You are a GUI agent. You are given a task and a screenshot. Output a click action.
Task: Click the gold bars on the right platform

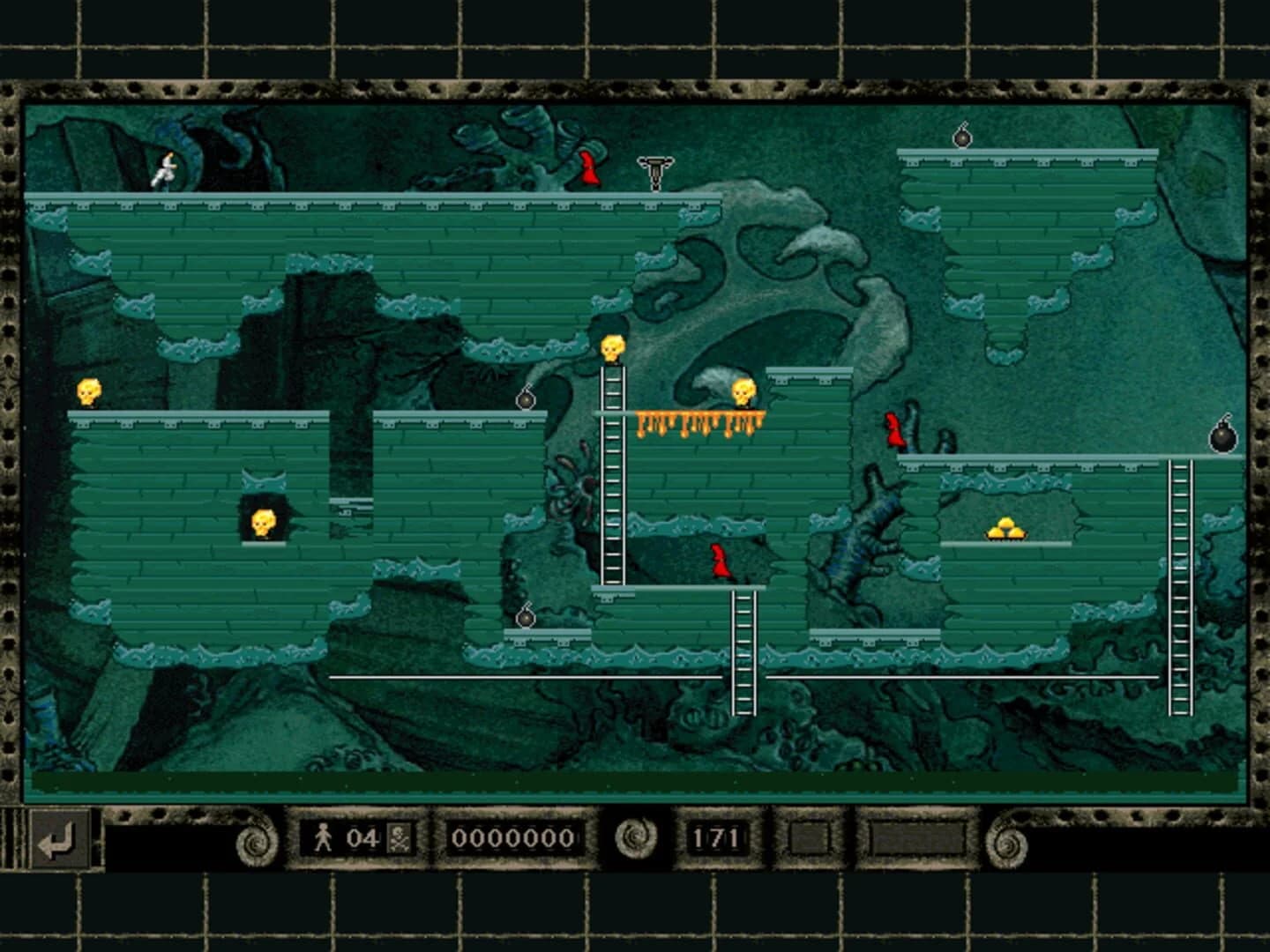[1006, 528]
